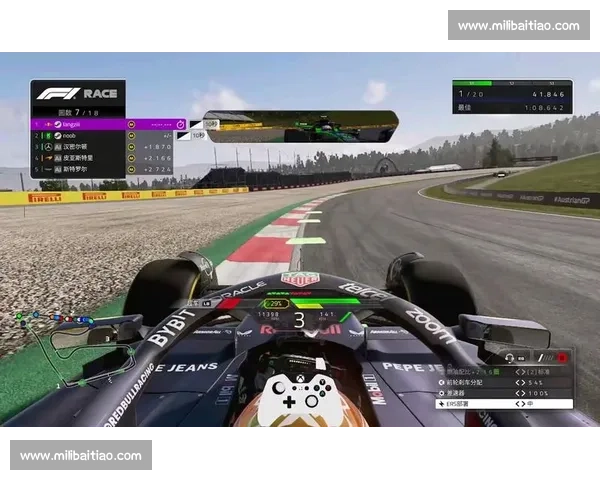The height and width of the screenshot is (480, 600).
Task: Click the red record indicator in the MFD
Action: point(562,356)
